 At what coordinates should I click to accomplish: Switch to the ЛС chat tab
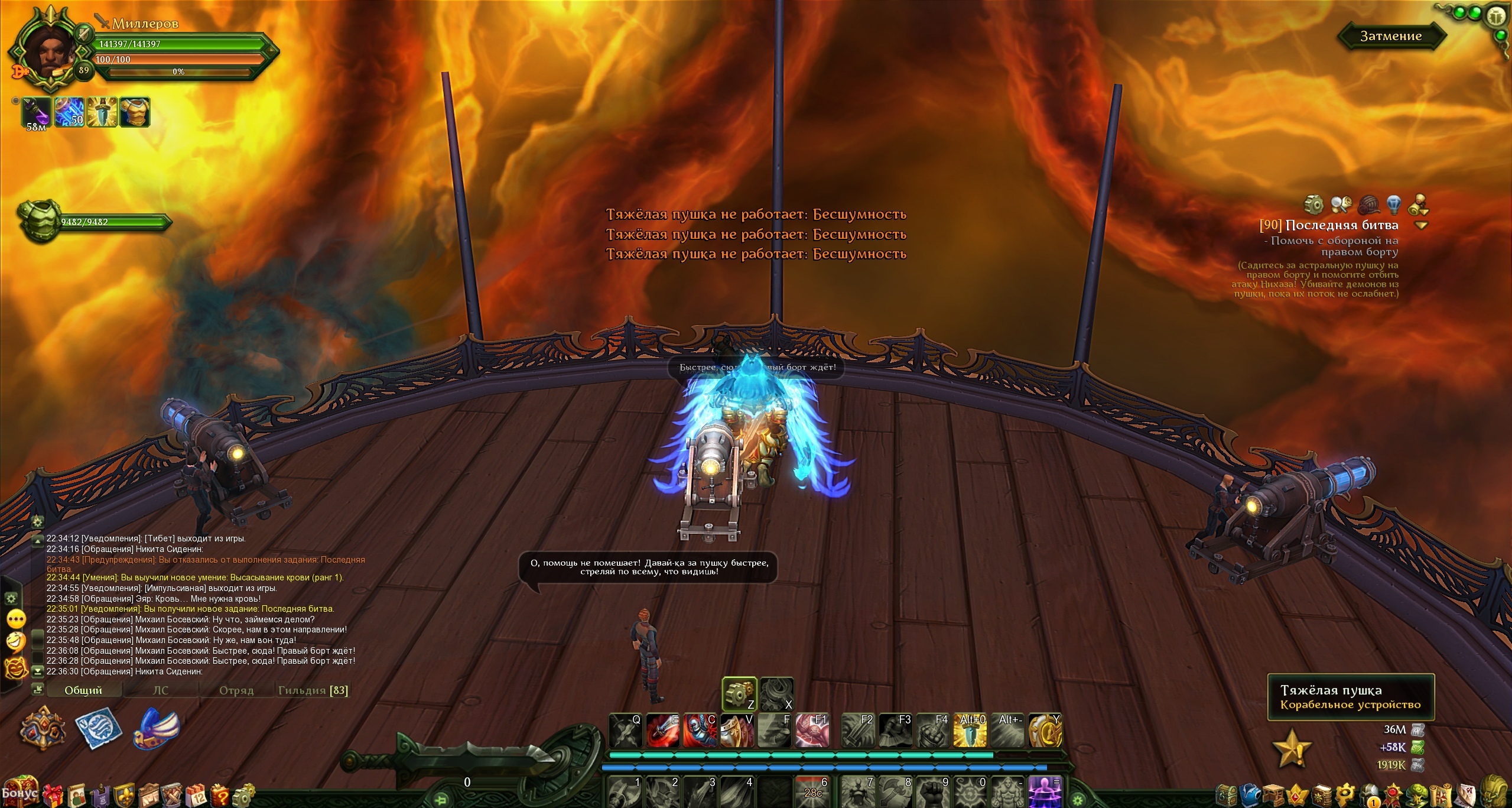click(161, 690)
